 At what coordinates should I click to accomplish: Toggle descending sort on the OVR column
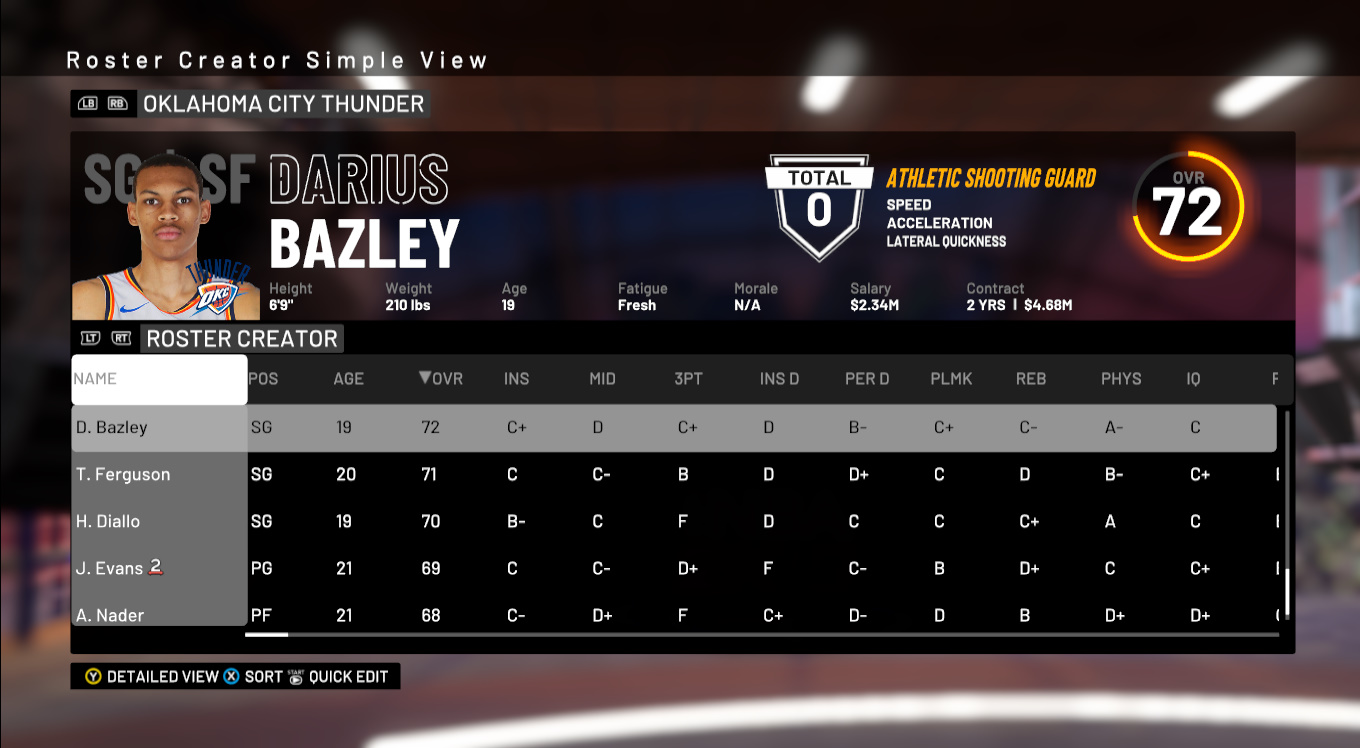click(440, 379)
